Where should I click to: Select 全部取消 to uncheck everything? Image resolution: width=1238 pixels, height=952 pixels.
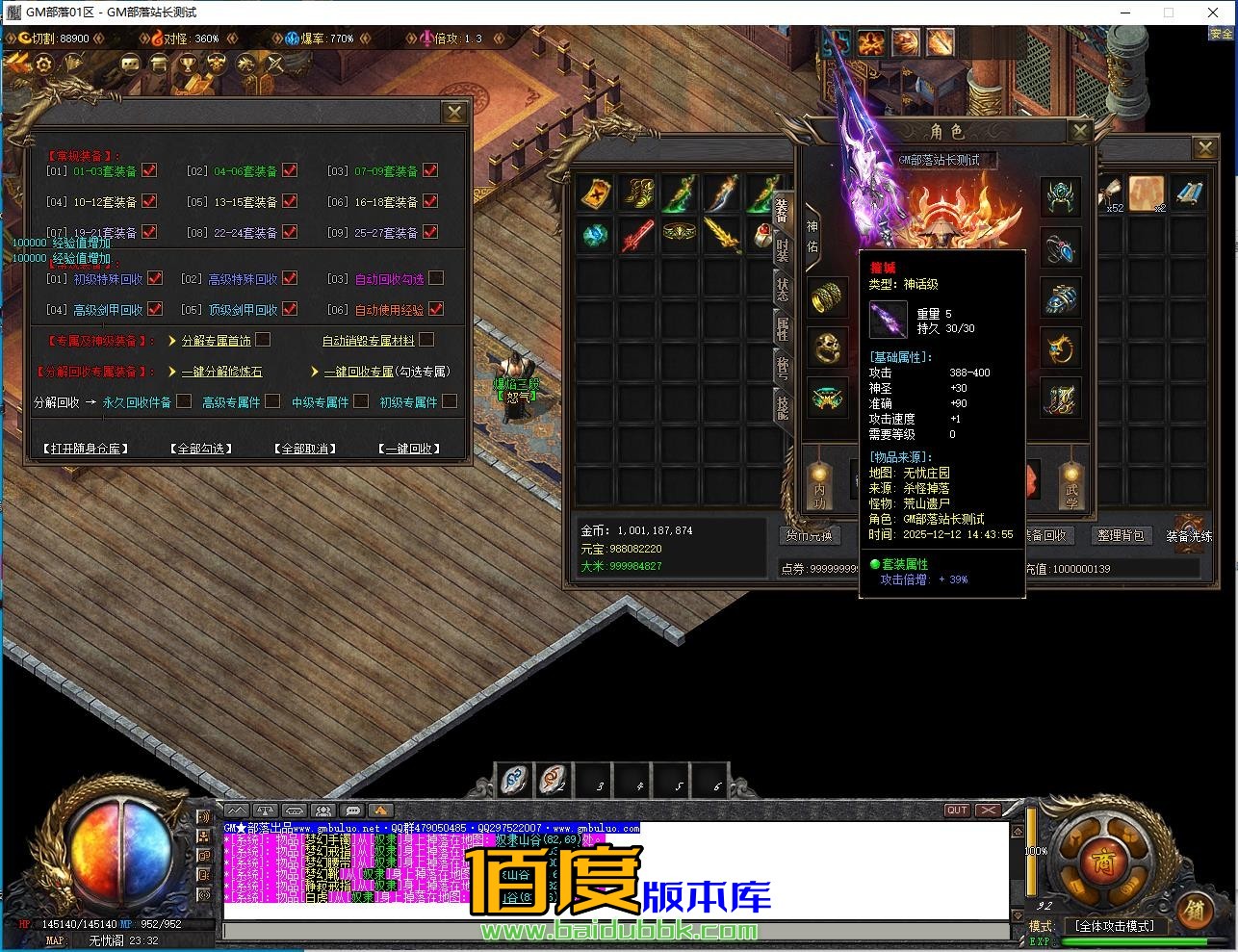point(304,449)
